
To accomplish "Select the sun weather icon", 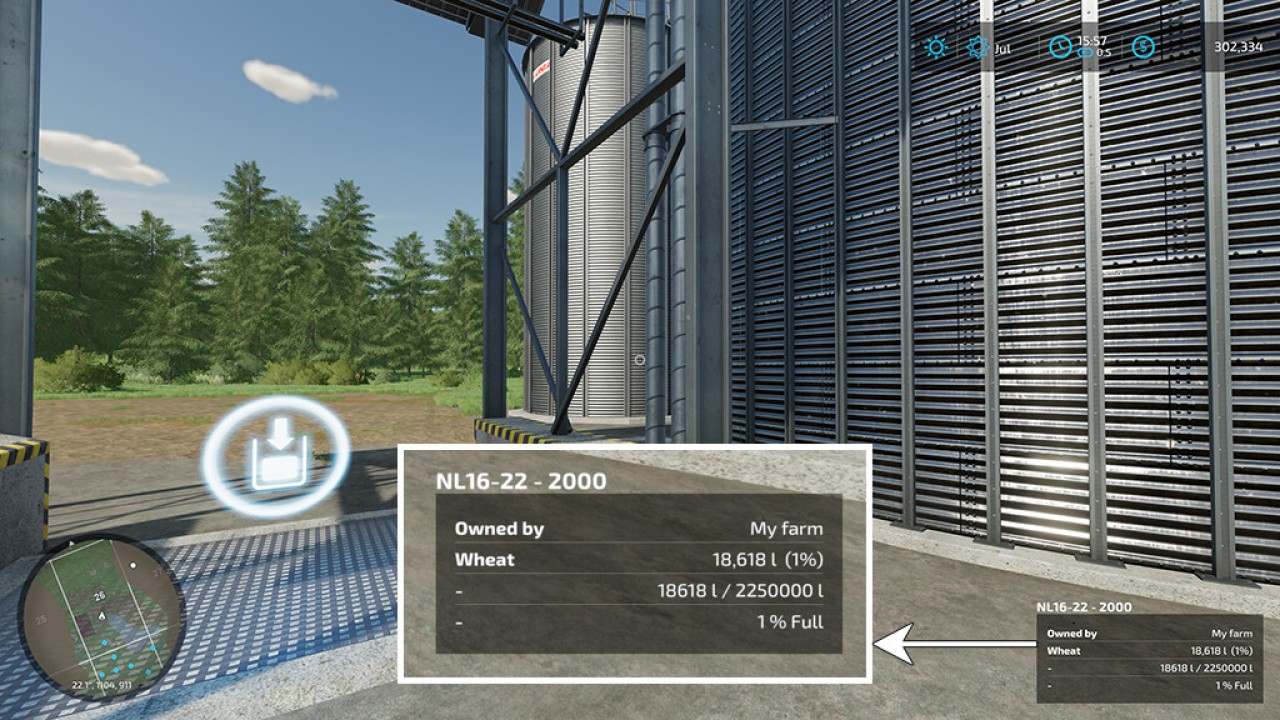I will click(936, 47).
